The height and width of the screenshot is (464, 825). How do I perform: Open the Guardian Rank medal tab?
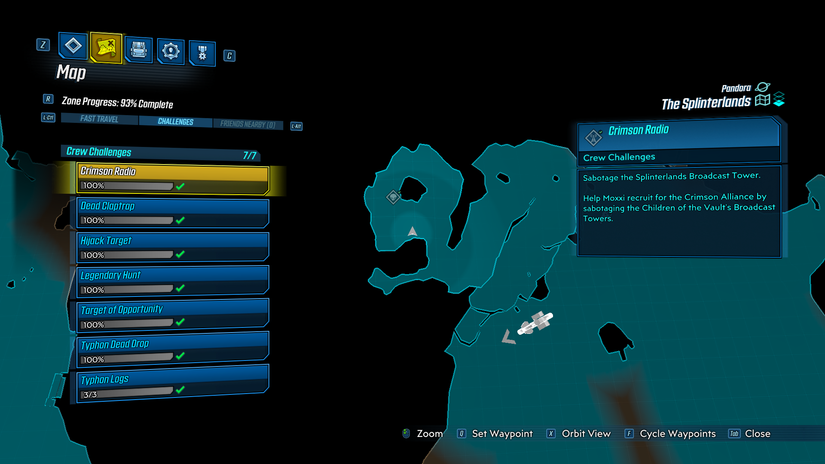(203, 49)
